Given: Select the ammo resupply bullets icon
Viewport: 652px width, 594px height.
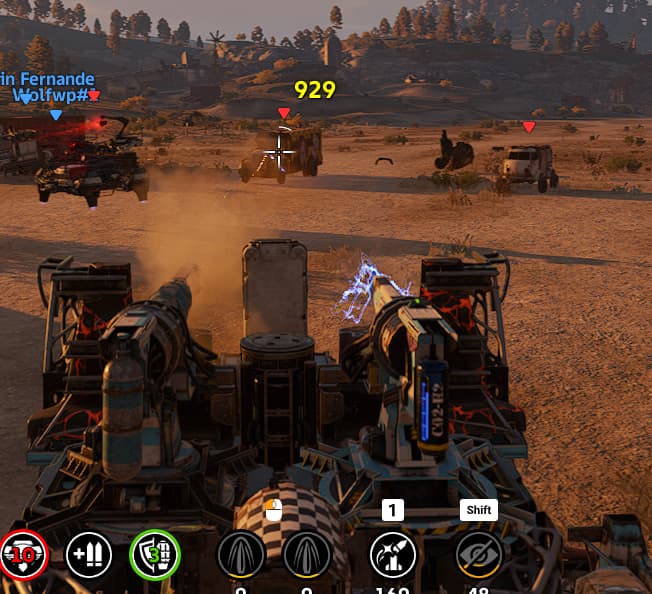Looking at the screenshot, I should [x=89, y=555].
